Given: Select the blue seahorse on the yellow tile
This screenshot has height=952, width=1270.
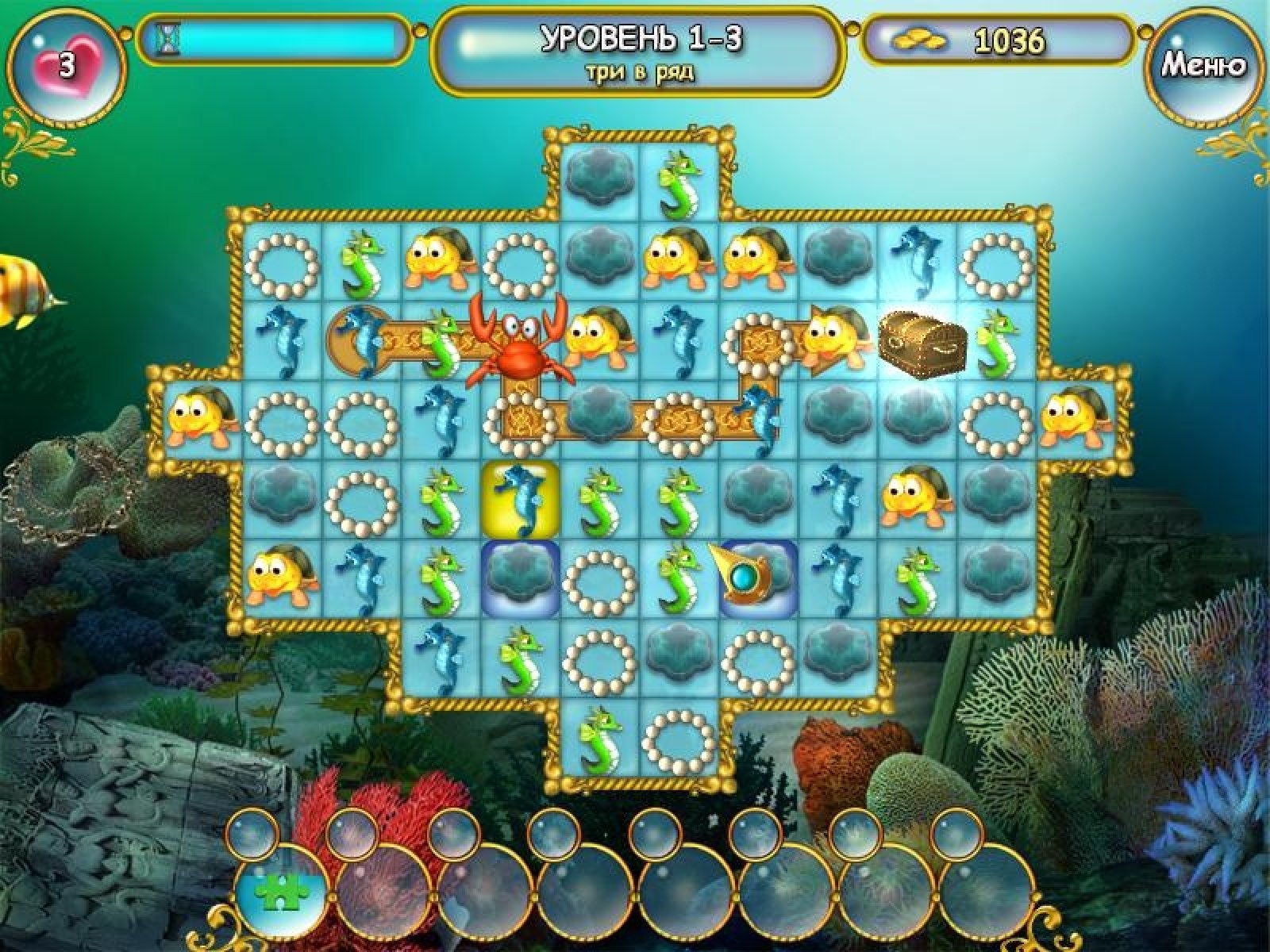Looking at the screenshot, I should click(x=521, y=500).
